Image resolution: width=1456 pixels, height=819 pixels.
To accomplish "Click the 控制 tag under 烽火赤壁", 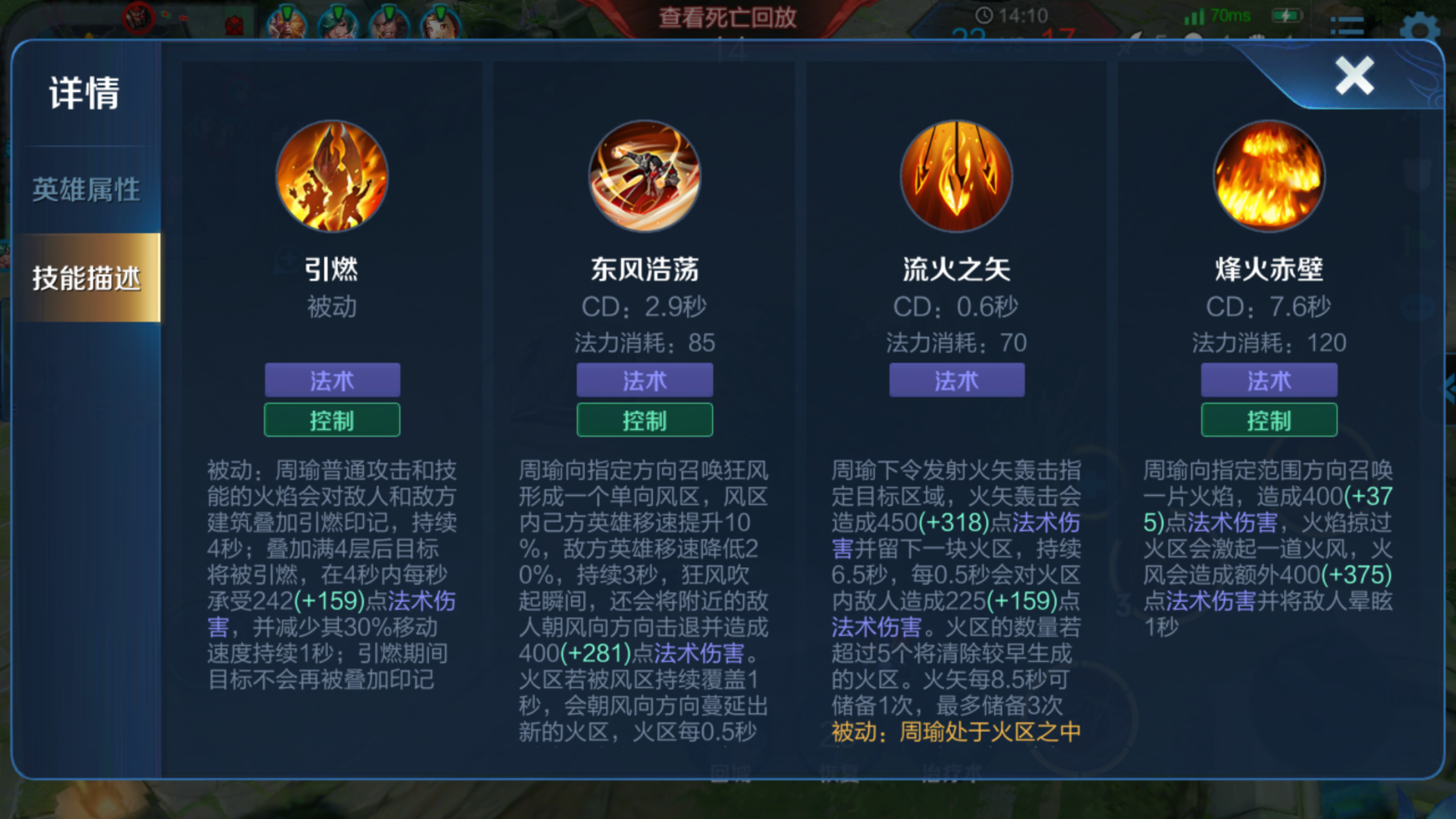I will (1267, 419).
